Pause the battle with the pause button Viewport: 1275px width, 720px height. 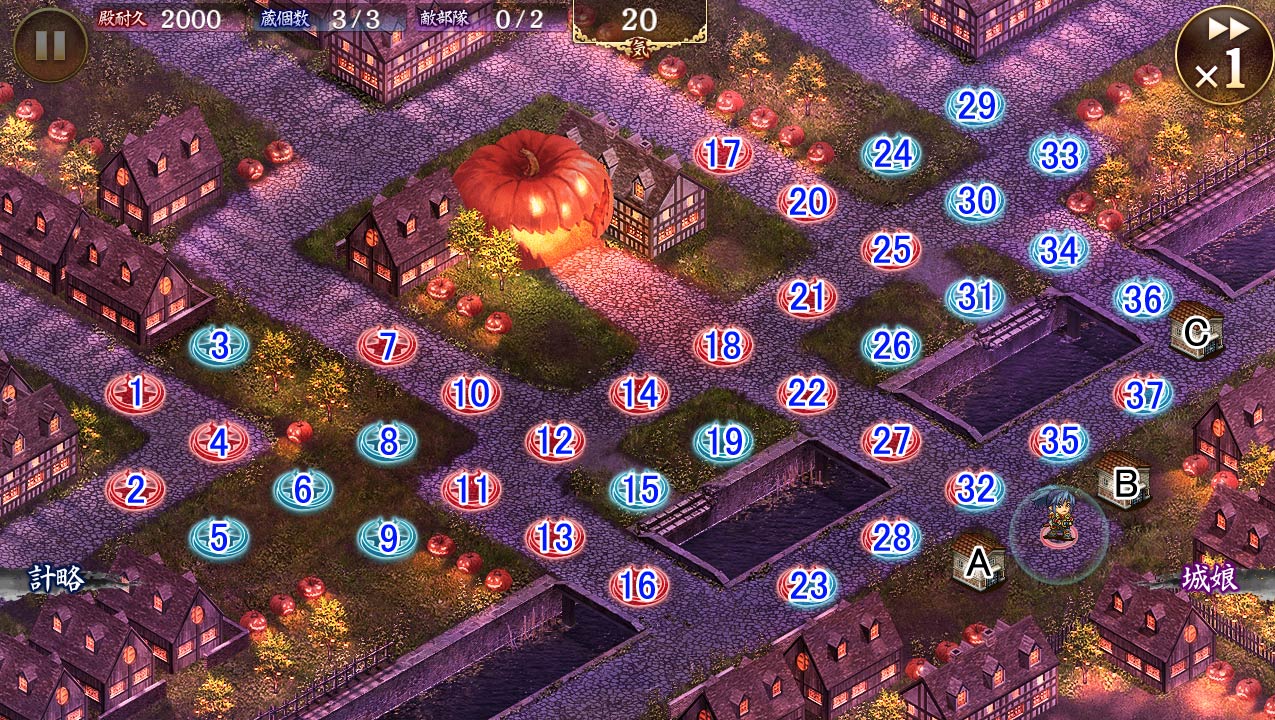coord(50,45)
